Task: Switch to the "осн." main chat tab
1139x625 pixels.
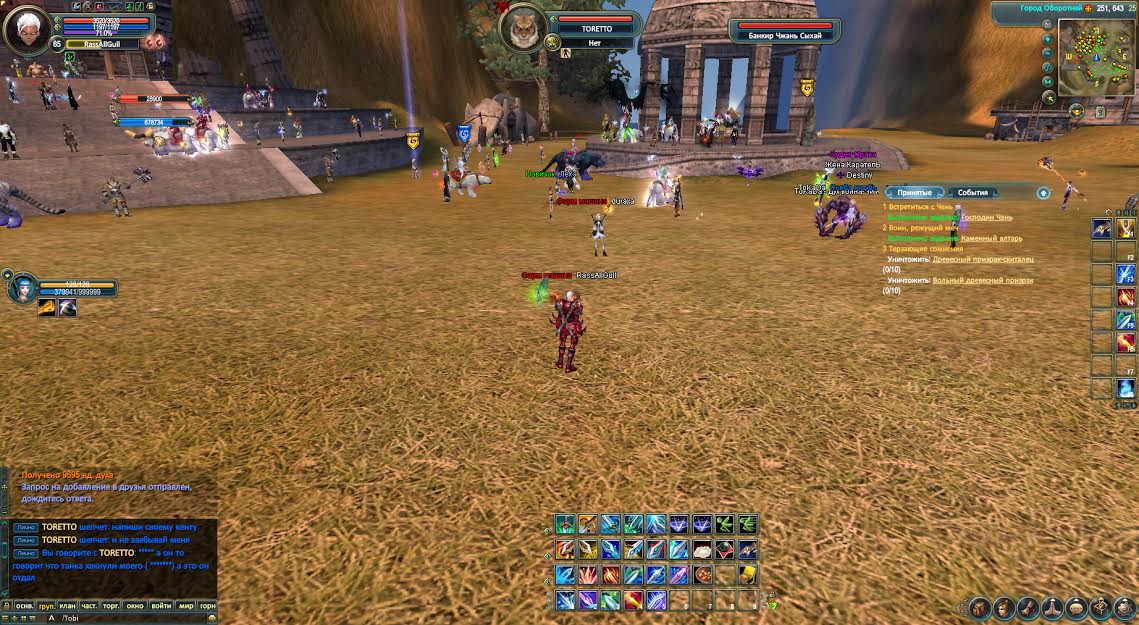Action: click(24, 605)
